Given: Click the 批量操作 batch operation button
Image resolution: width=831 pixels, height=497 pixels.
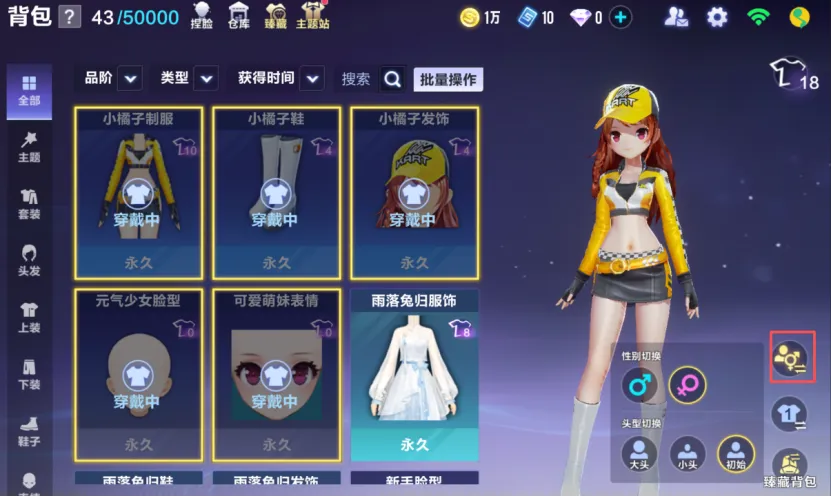Looking at the screenshot, I should [448, 79].
